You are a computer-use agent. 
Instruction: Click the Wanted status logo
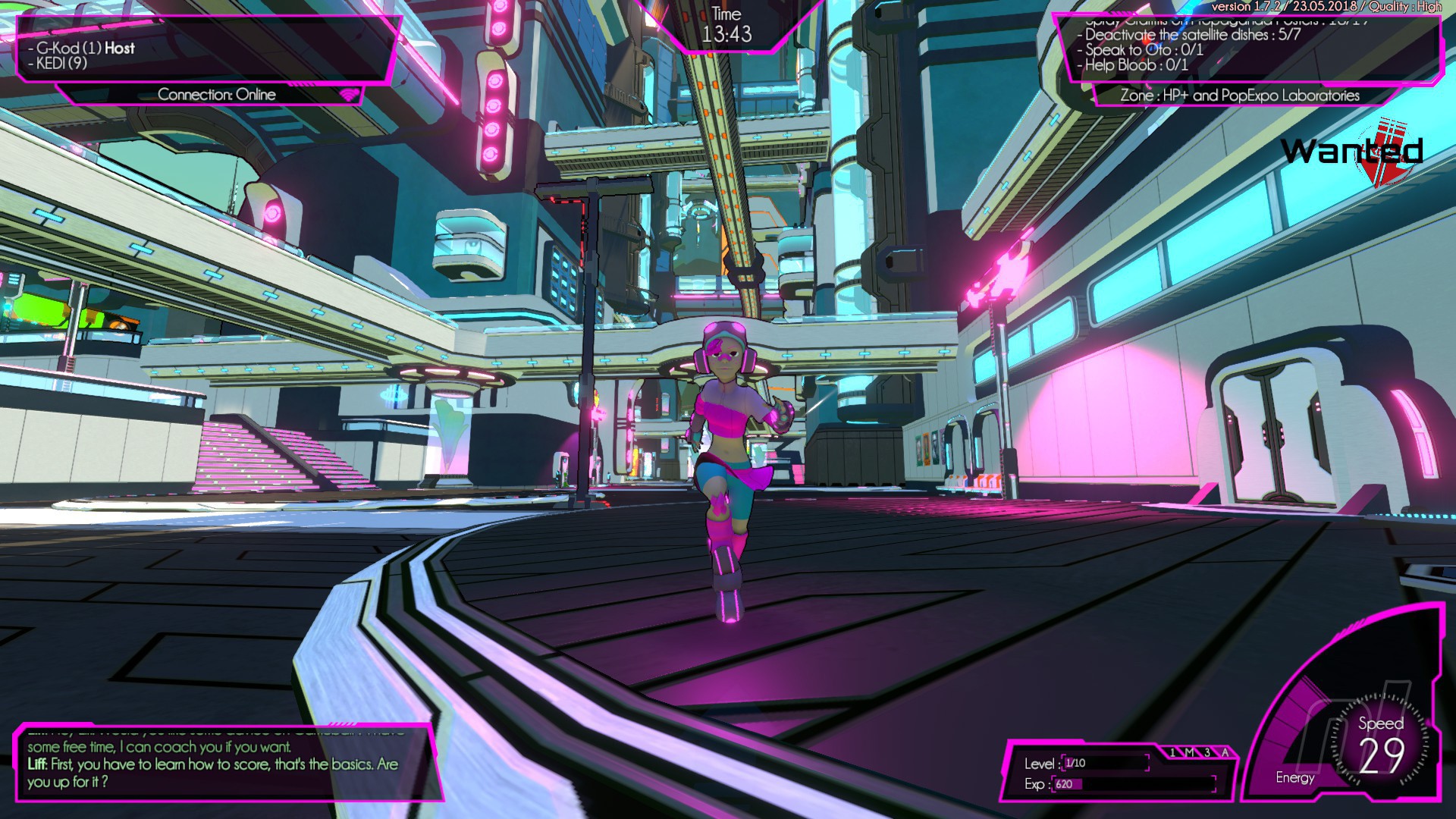(1353, 152)
